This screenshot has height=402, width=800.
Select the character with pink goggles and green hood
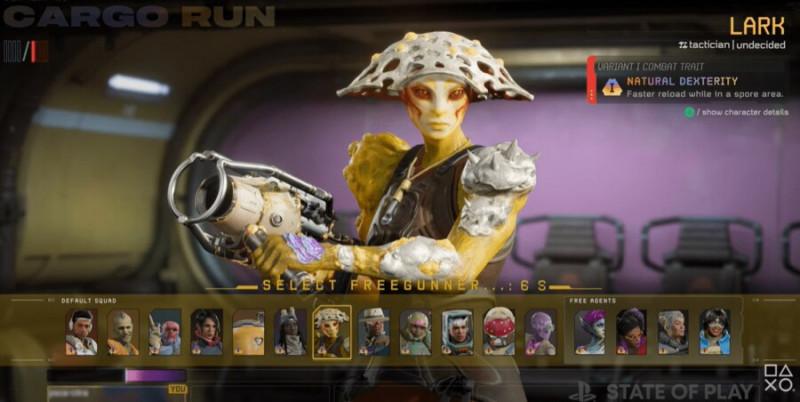415,332
